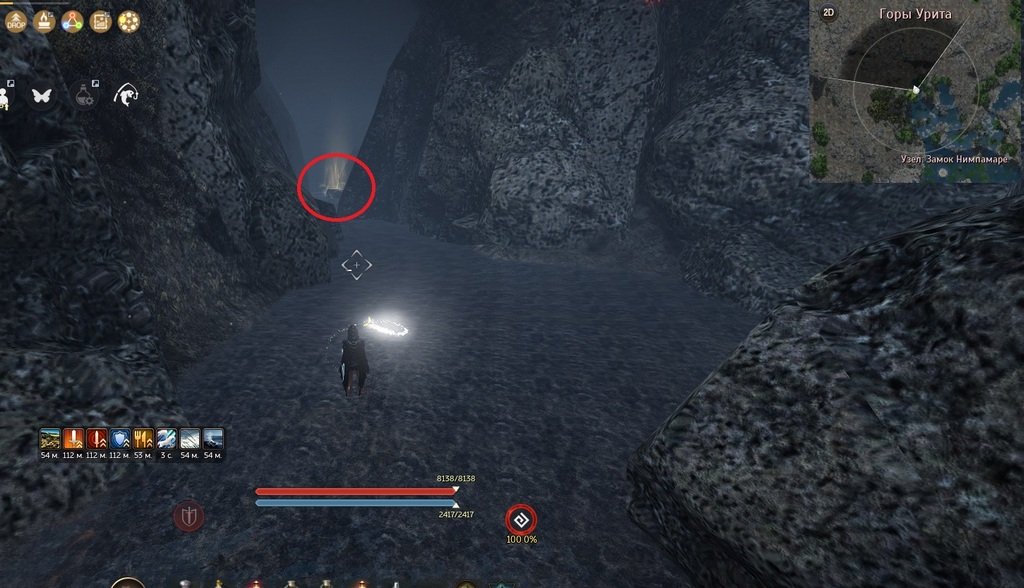This screenshot has width=1024, height=588.
Task: Inspect the fork-and-knife food buff icon
Action: [x=142, y=439]
